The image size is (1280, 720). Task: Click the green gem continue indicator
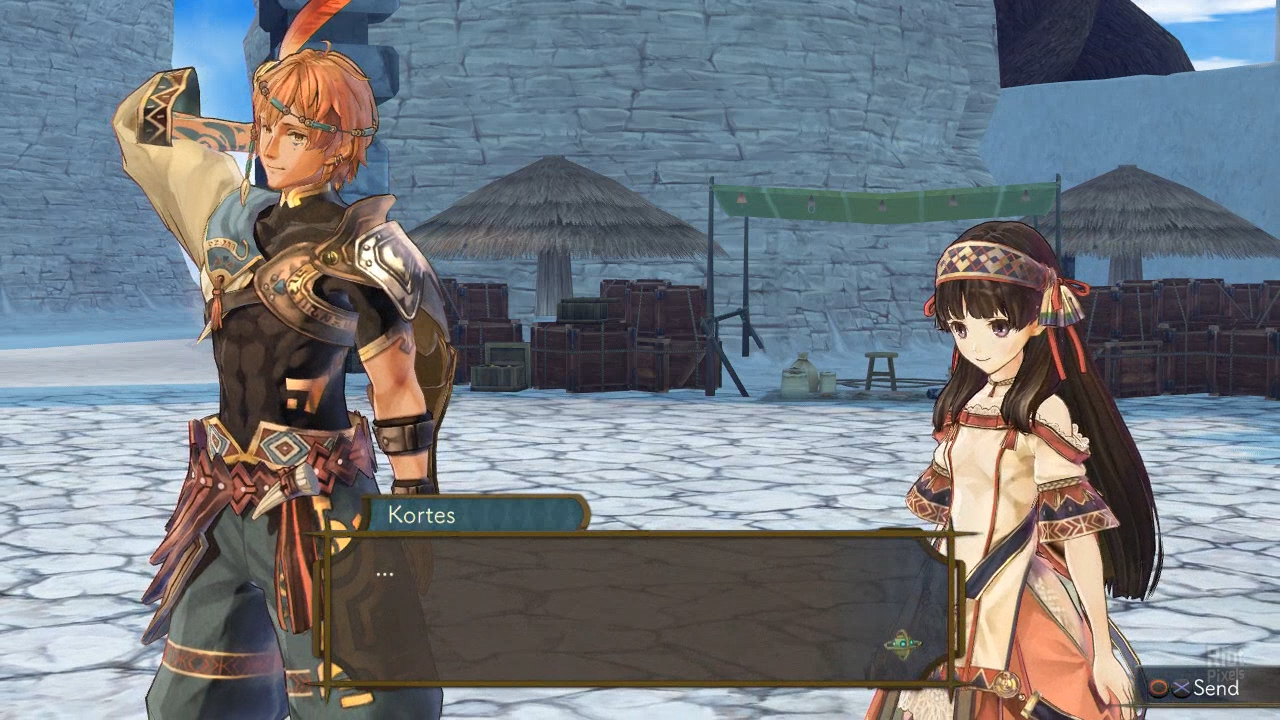[x=902, y=645]
